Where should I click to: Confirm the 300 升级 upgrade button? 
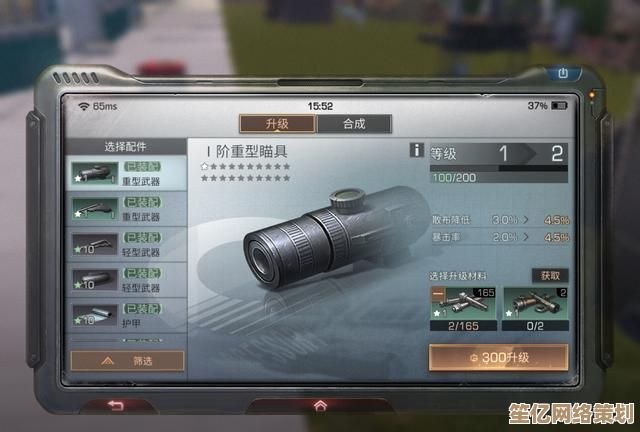pos(498,357)
